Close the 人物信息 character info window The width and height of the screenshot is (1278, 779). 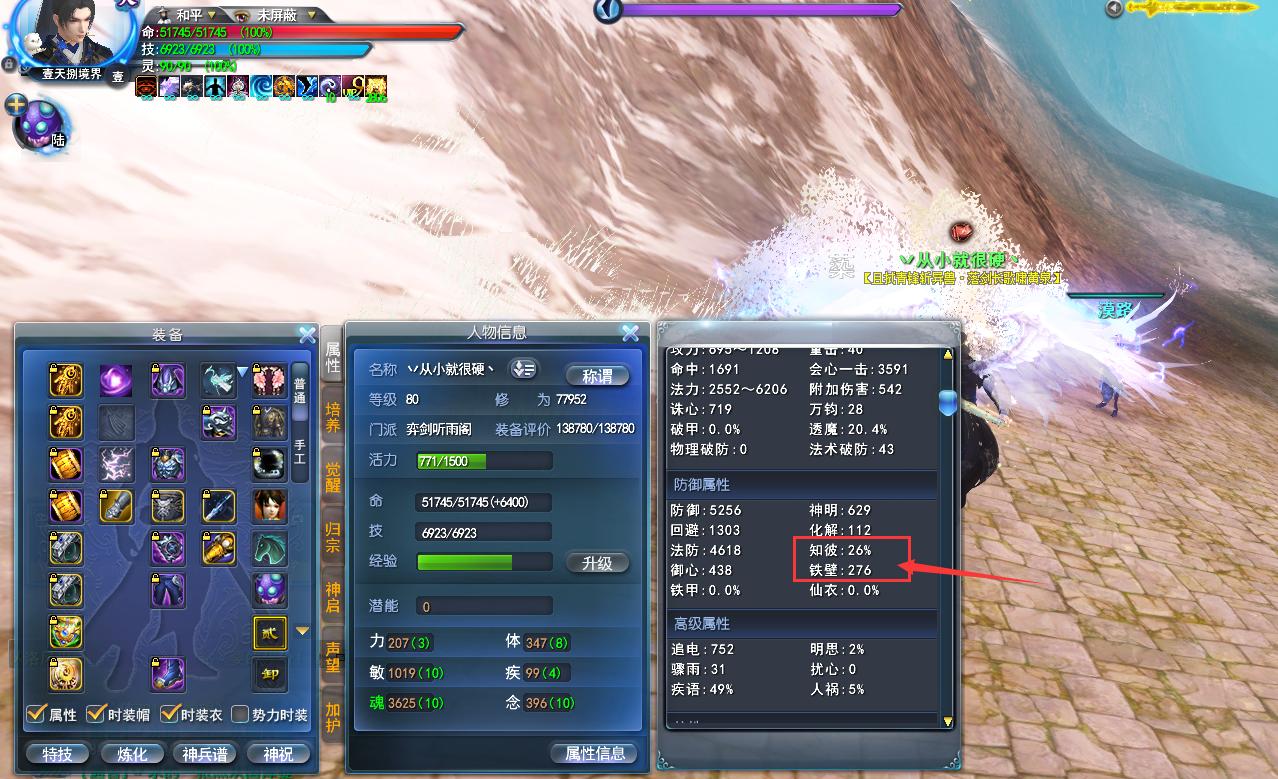(630, 333)
